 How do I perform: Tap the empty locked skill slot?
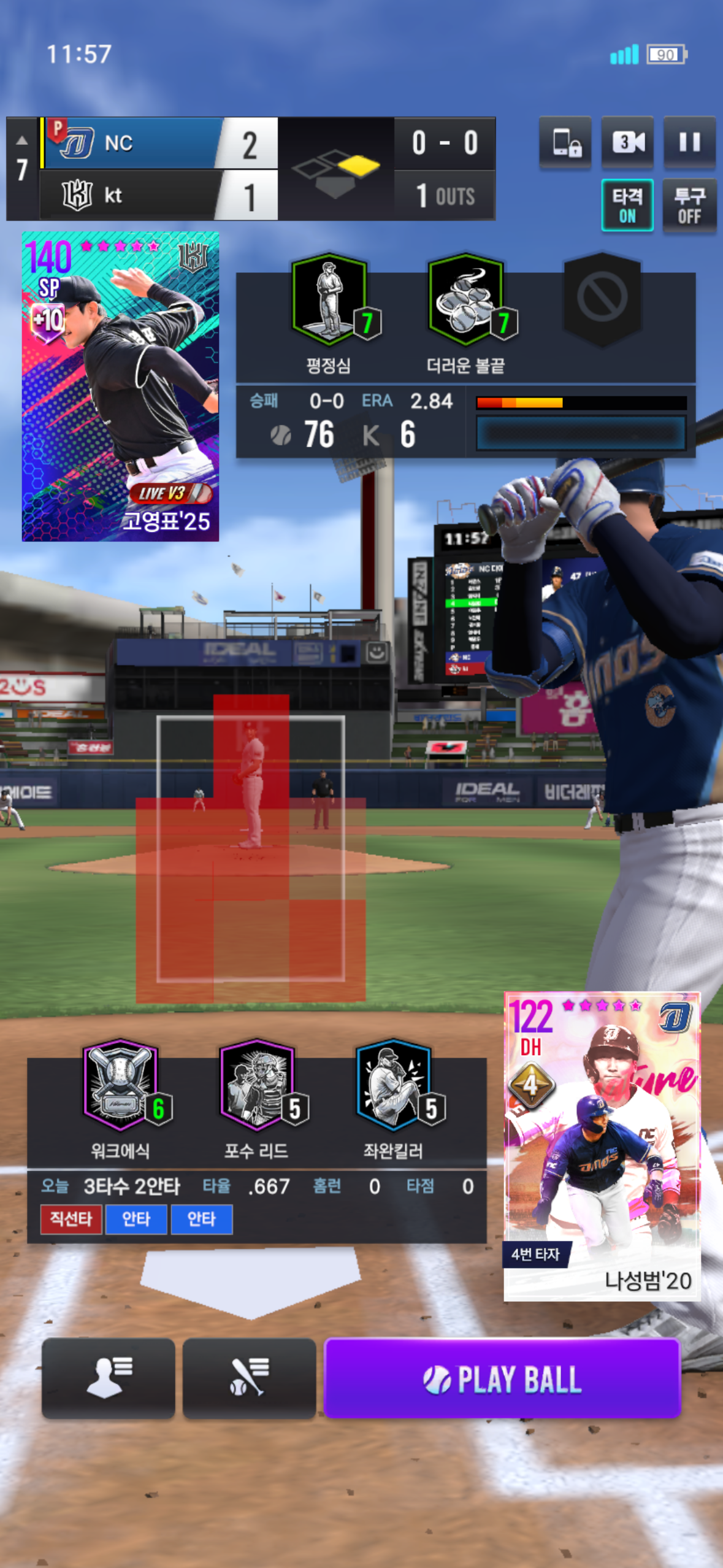pos(602,298)
